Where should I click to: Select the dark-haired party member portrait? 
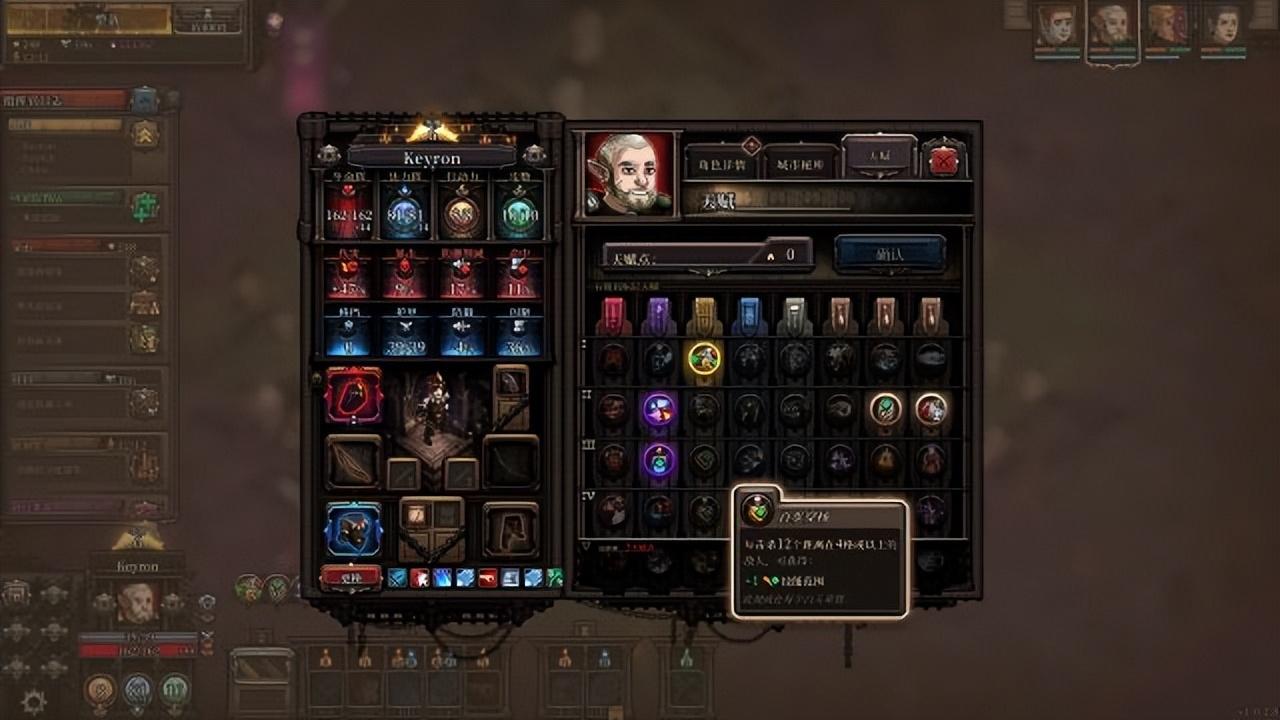(x=1223, y=26)
